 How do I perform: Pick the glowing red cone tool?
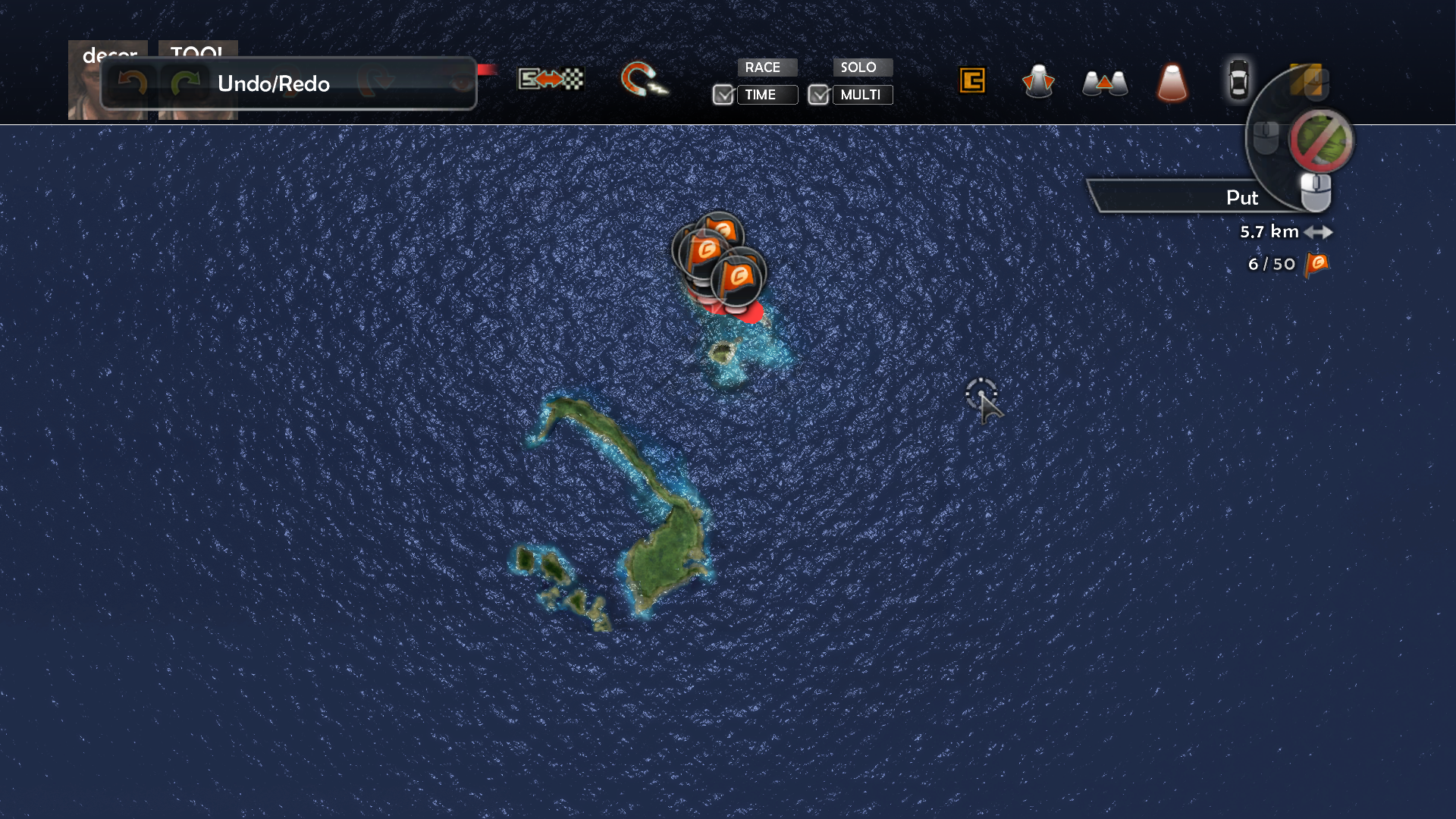[1172, 82]
